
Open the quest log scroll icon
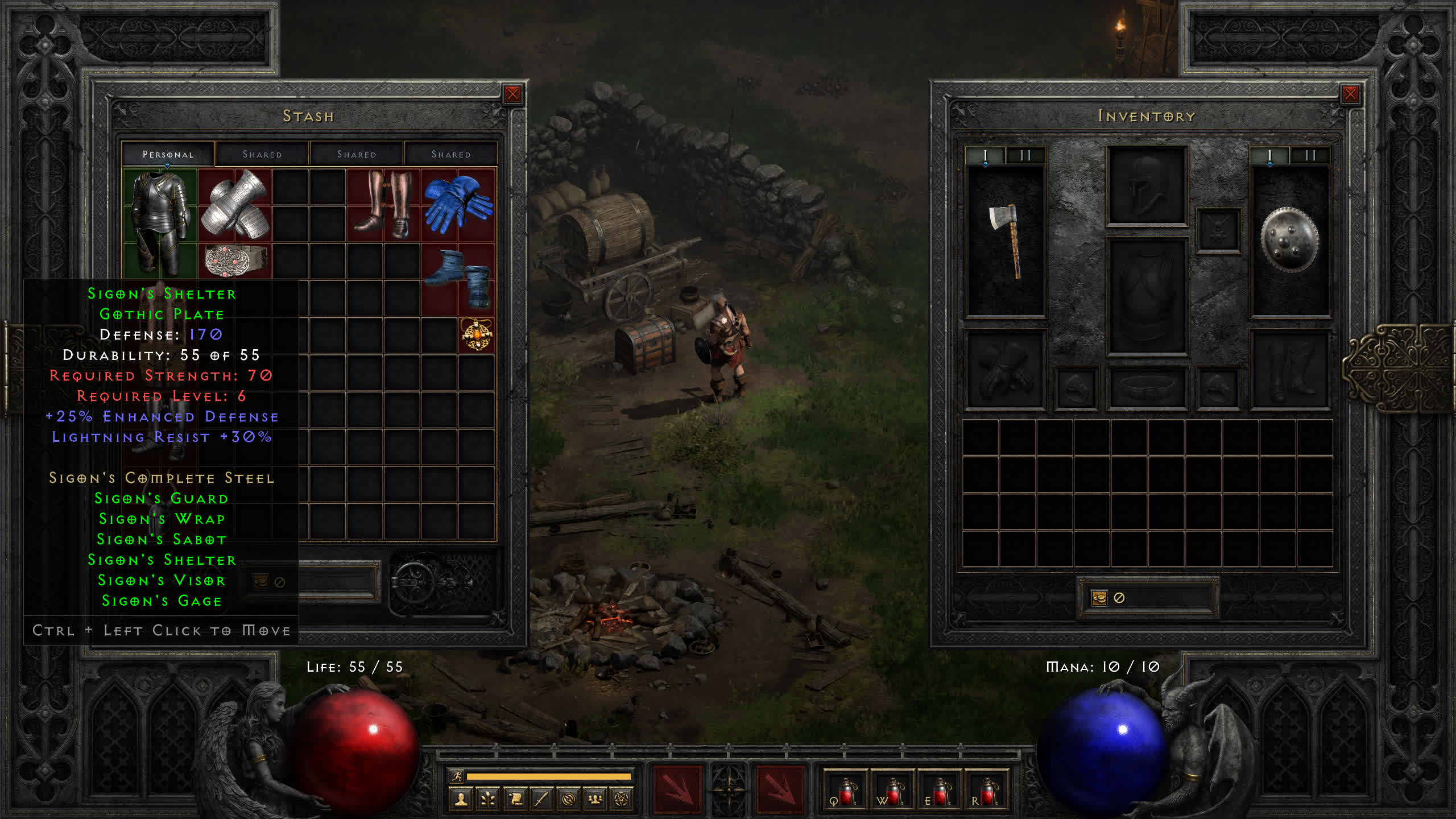coord(515,800)
